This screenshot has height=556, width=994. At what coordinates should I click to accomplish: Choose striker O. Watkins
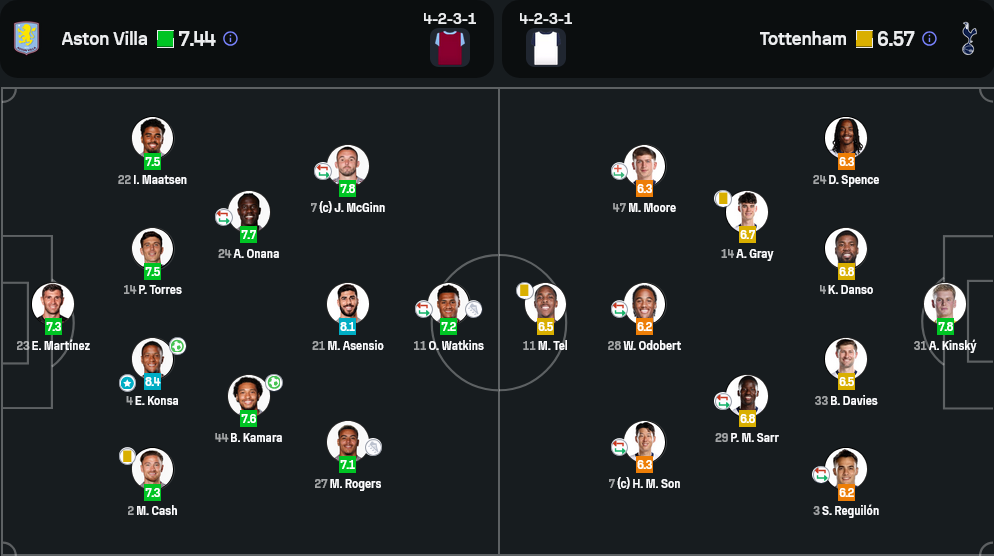(448, 304)
